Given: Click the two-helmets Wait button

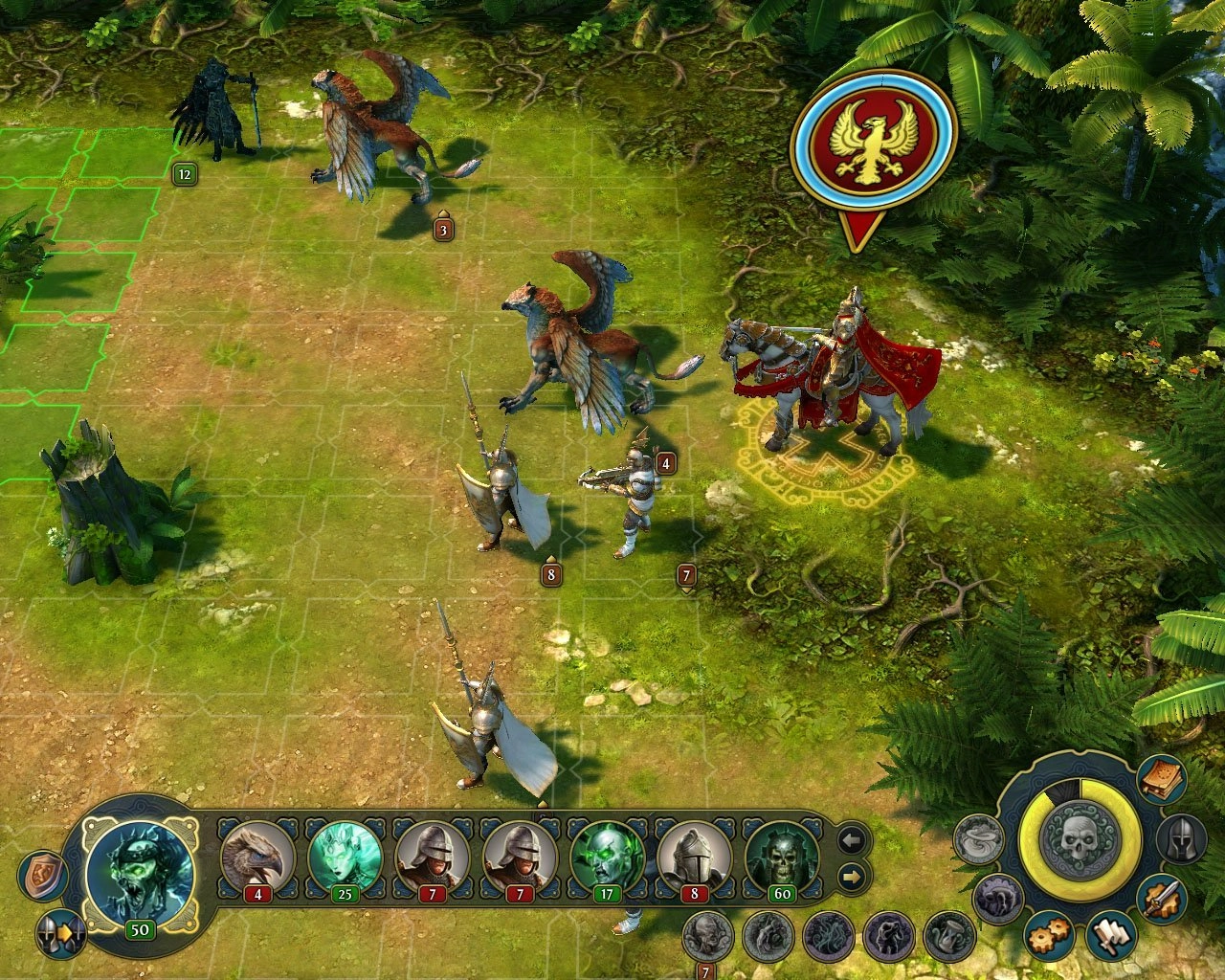Looking at the screenshot, I should [x=60, y=935].
